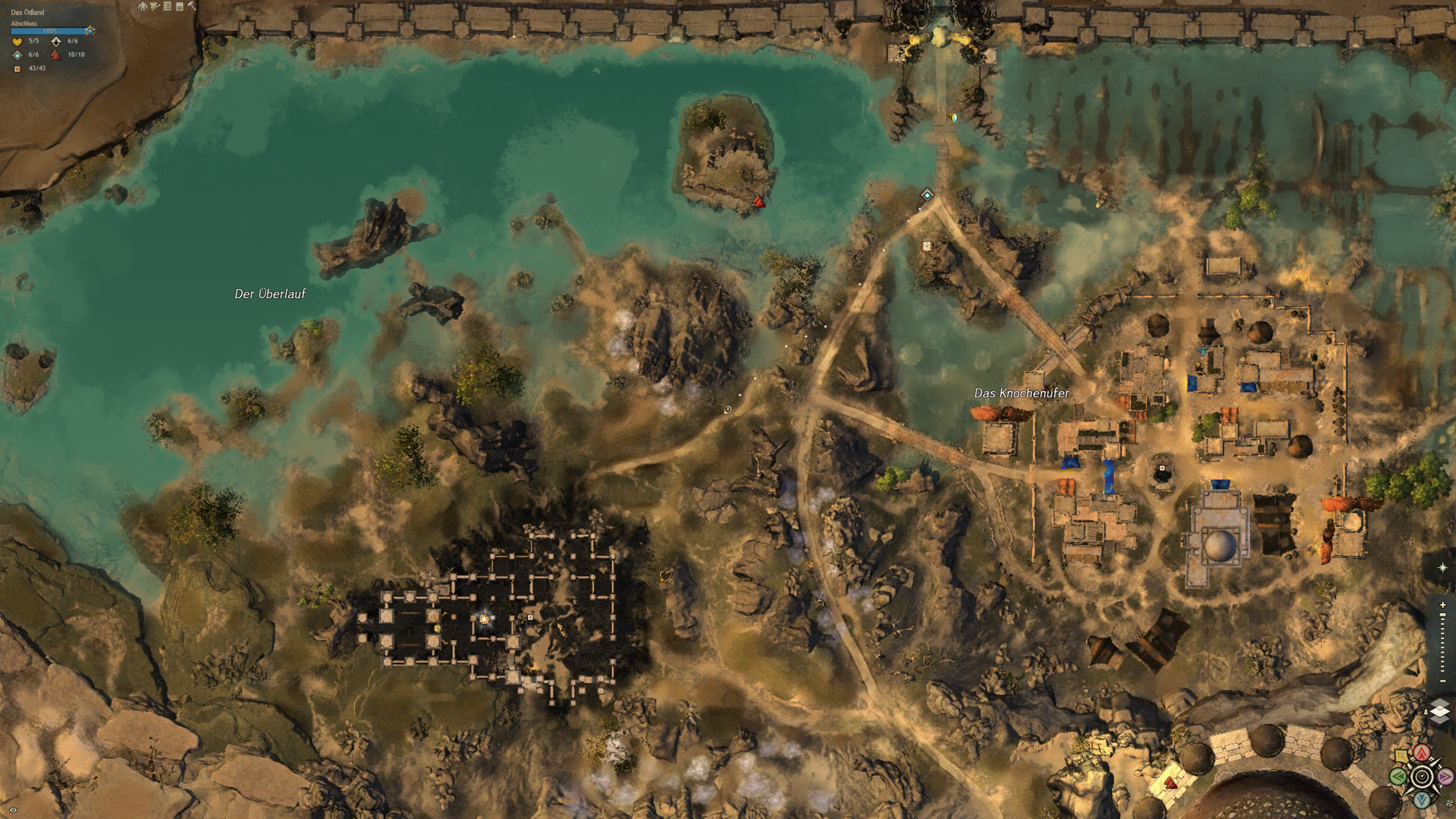Switch map floor using the layers icon
The image size is (1456, 819).
pyautogui.click(x=1440, y=712)
